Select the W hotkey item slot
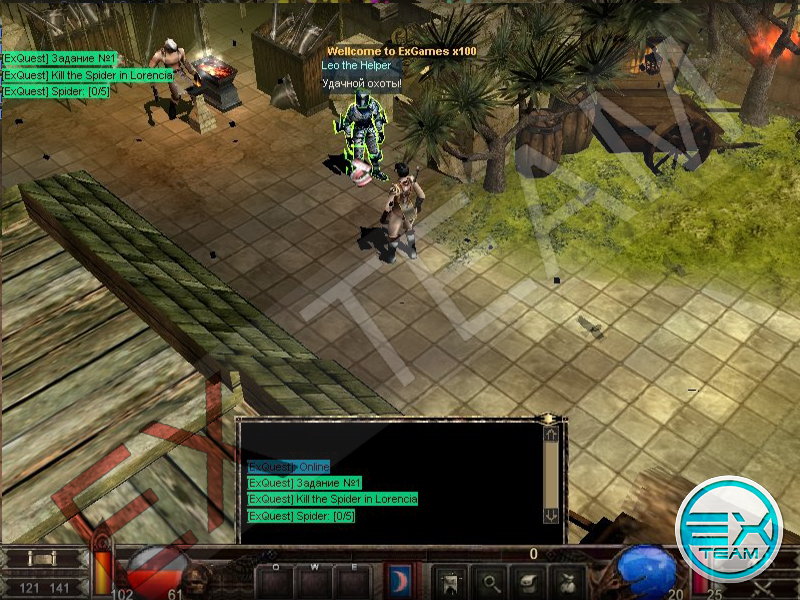The image size is (800, 600). [x=312, y=580]
